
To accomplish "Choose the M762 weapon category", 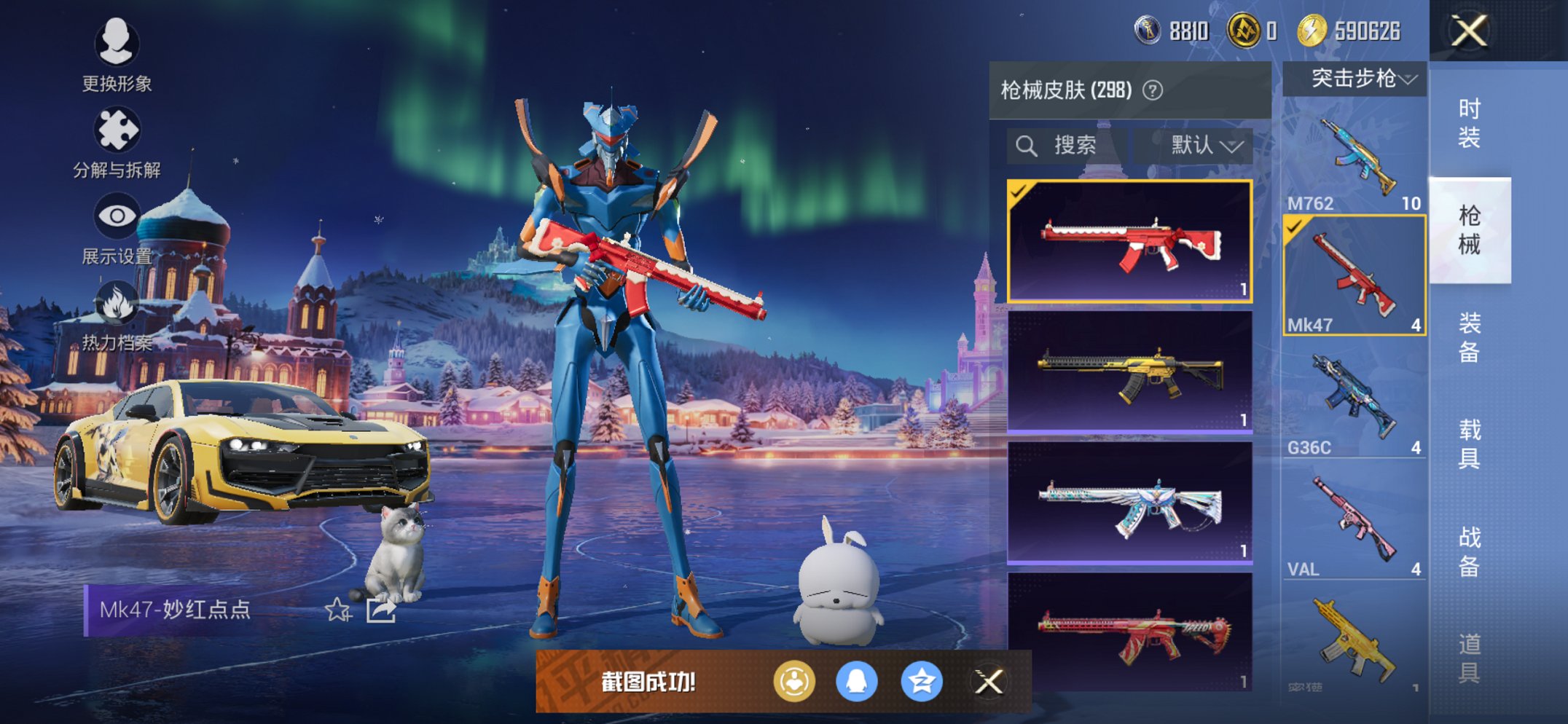I will pyautogui.click(x=1354, y=160).
